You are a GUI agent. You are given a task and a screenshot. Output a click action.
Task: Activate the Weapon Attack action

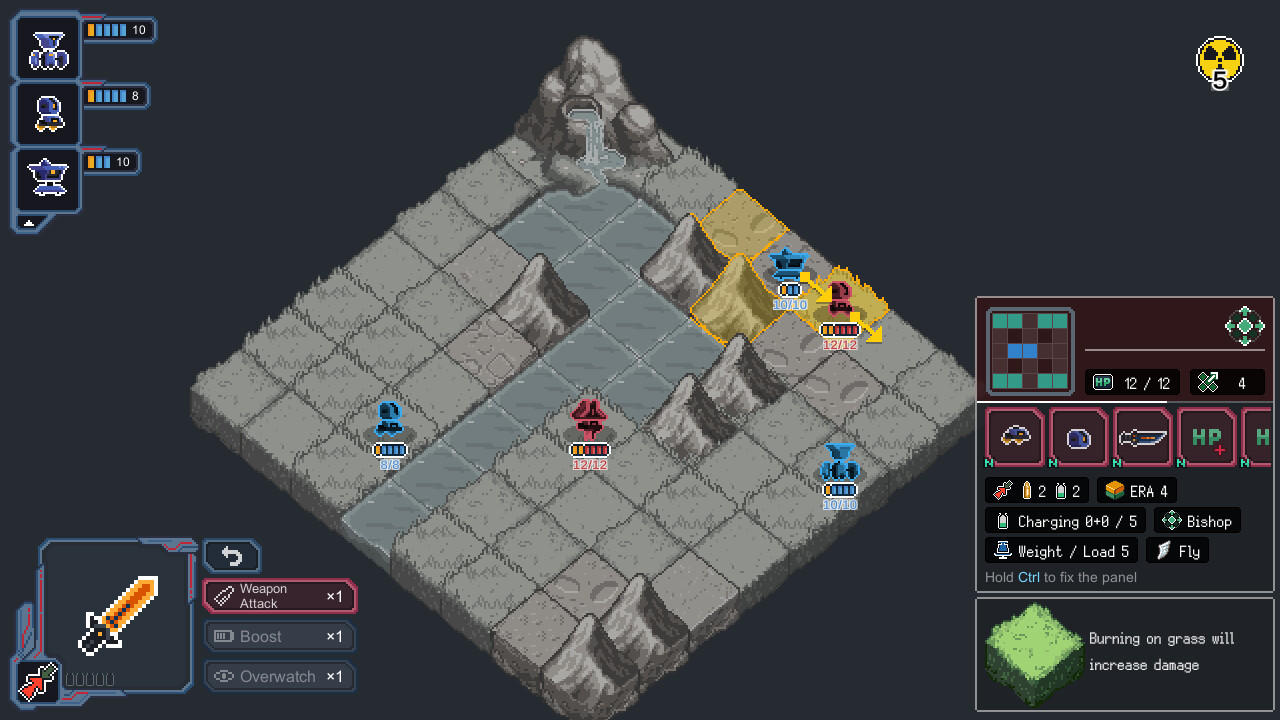tap(280, 596)
